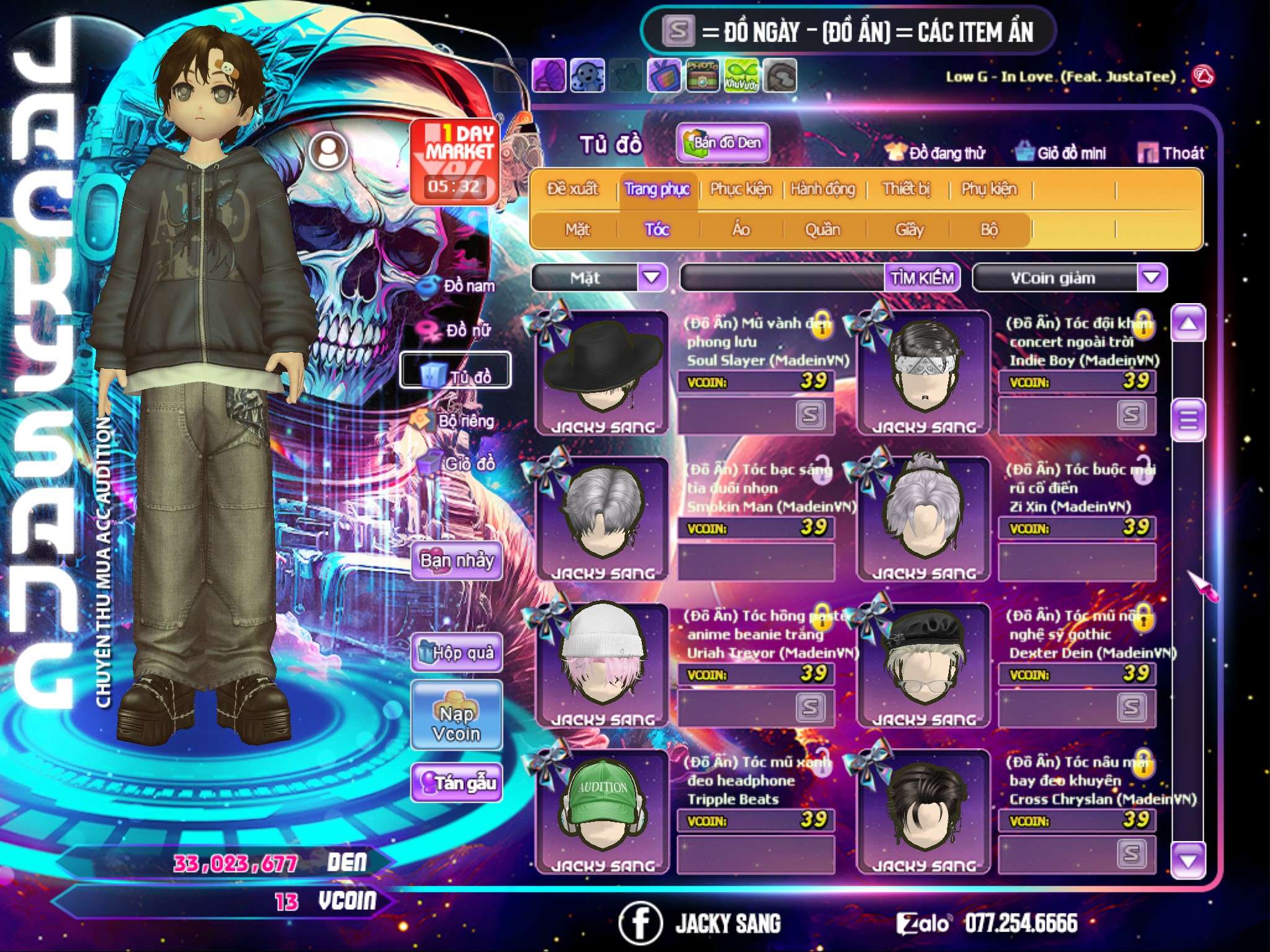1270x952 pixels.
Task: Open the Bạn nhảy dance partner menu
Action: click(457, 561)
